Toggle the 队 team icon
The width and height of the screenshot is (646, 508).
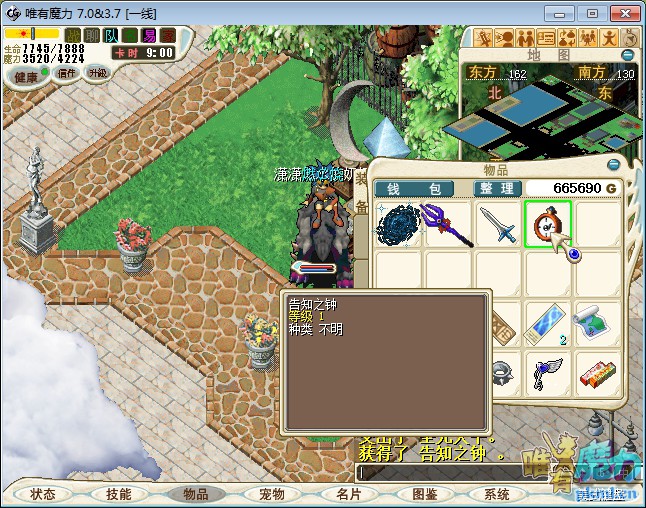point(111,35)
